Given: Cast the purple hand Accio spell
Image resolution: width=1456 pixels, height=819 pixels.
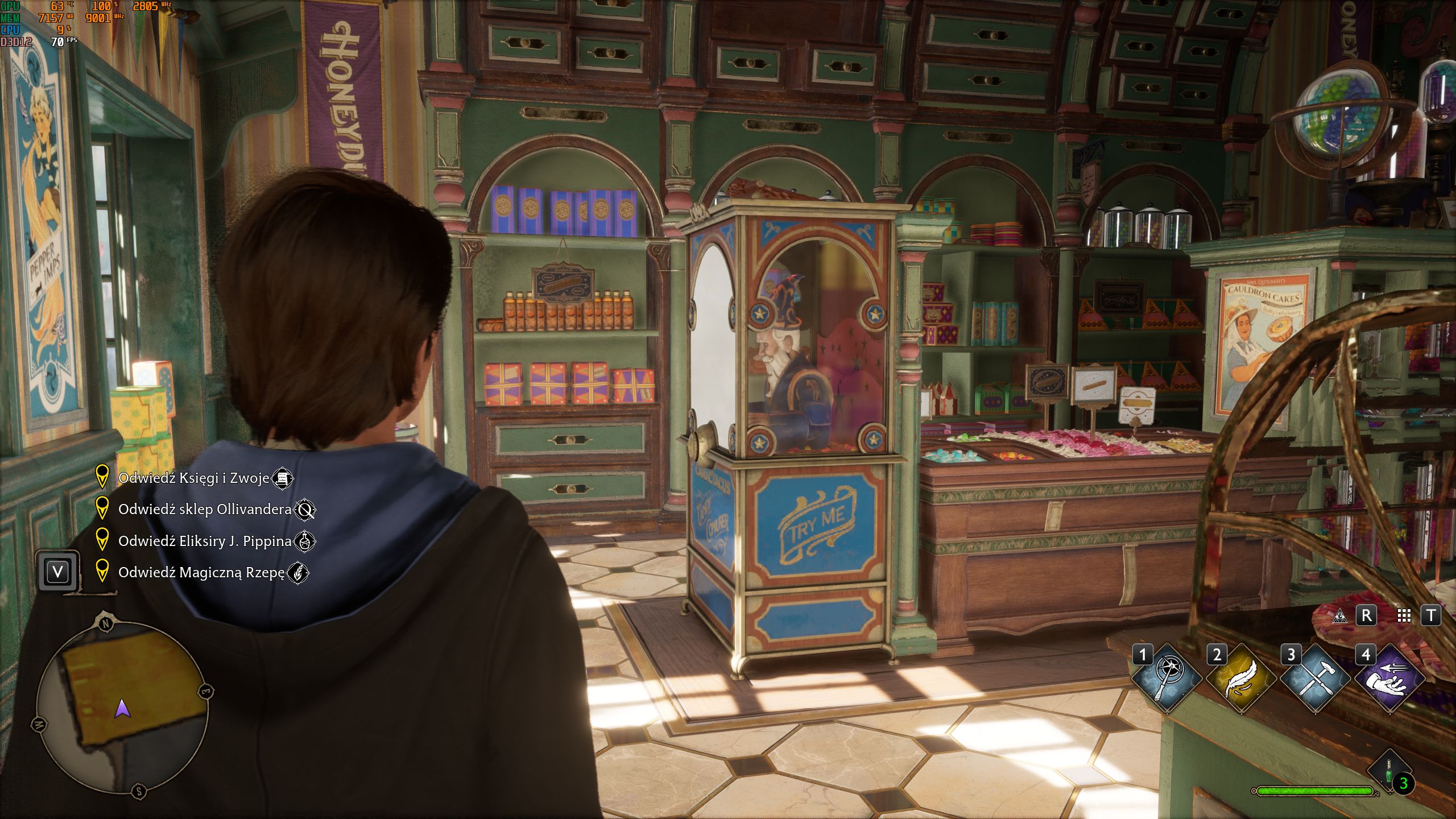Looking at the screenshot, I should tap(1389, 678).
